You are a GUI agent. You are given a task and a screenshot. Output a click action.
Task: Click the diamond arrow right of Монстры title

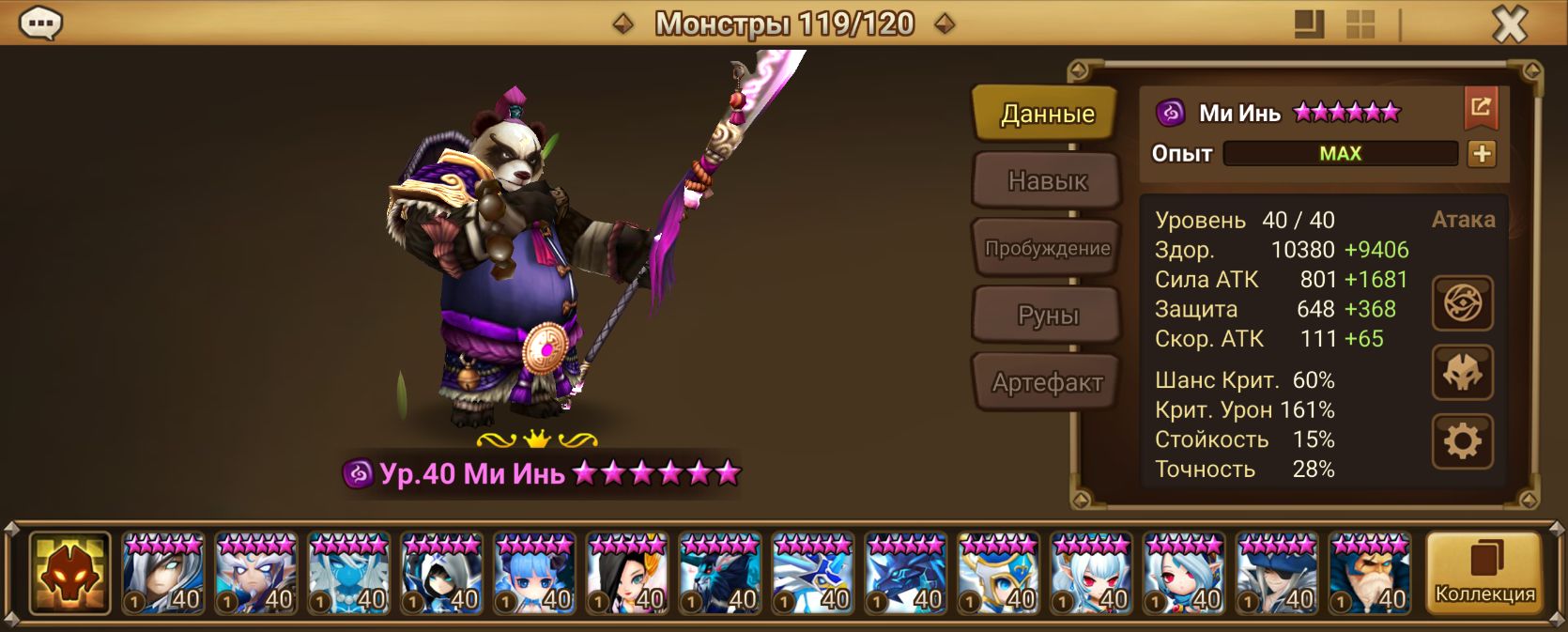945,23
